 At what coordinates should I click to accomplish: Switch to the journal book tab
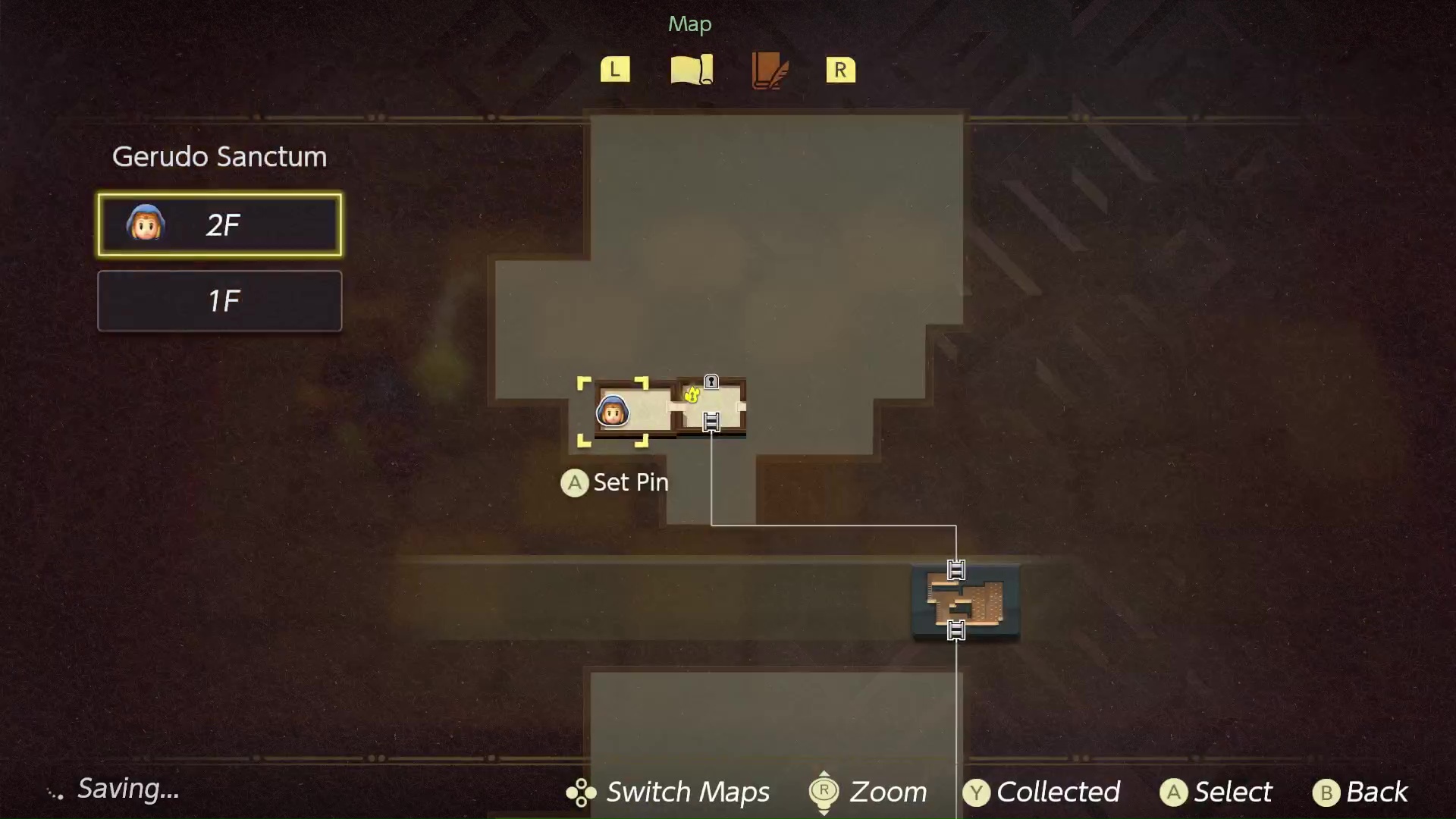[x=770, y=71]
